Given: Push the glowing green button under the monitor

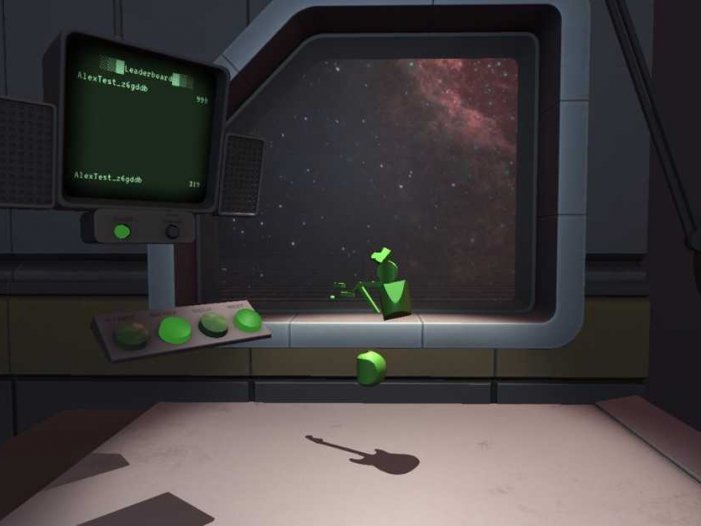Looking at the screenshot, I should pyautogui.click(x=122, y=231).
